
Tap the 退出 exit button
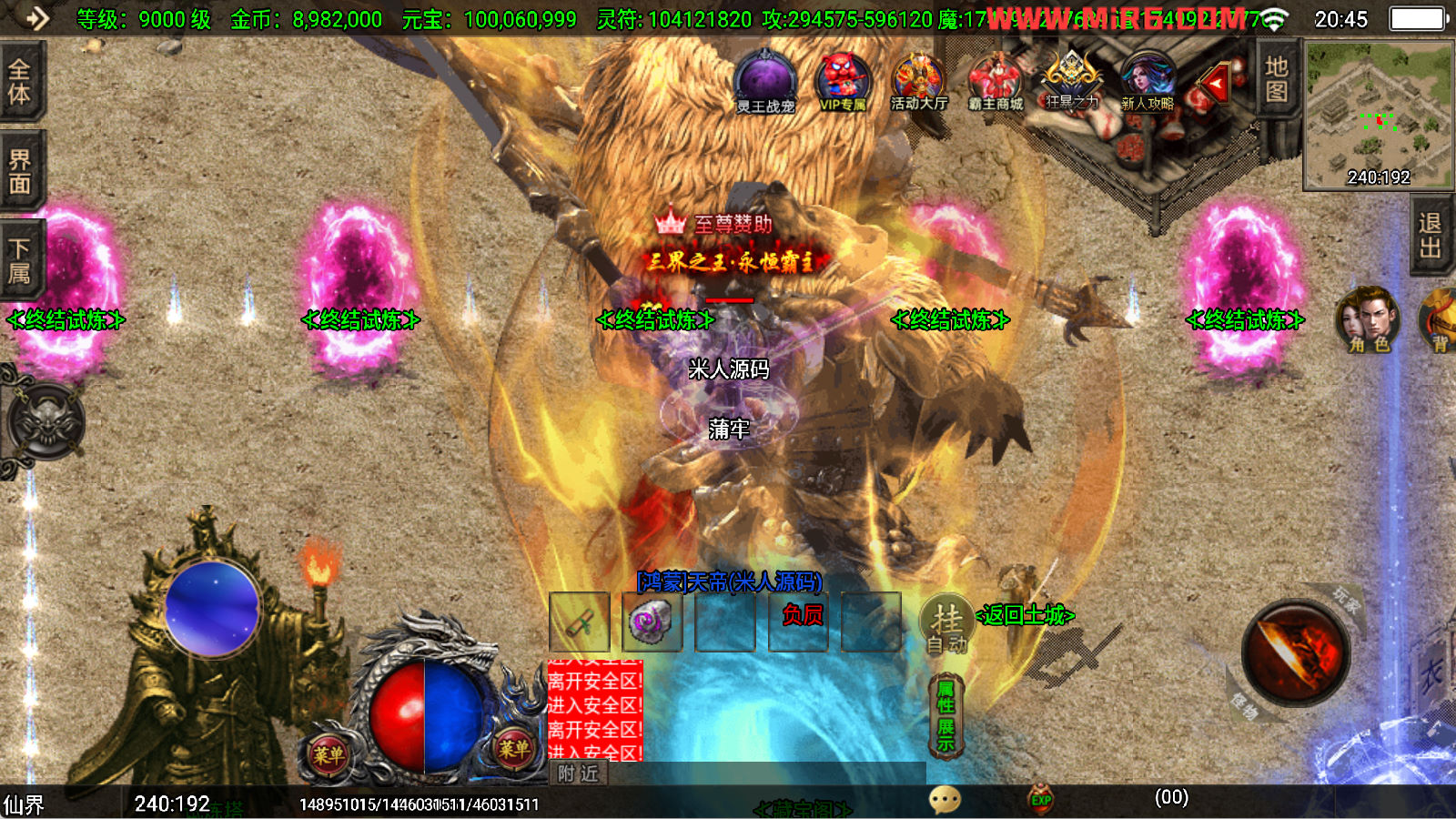point(1430,236)
